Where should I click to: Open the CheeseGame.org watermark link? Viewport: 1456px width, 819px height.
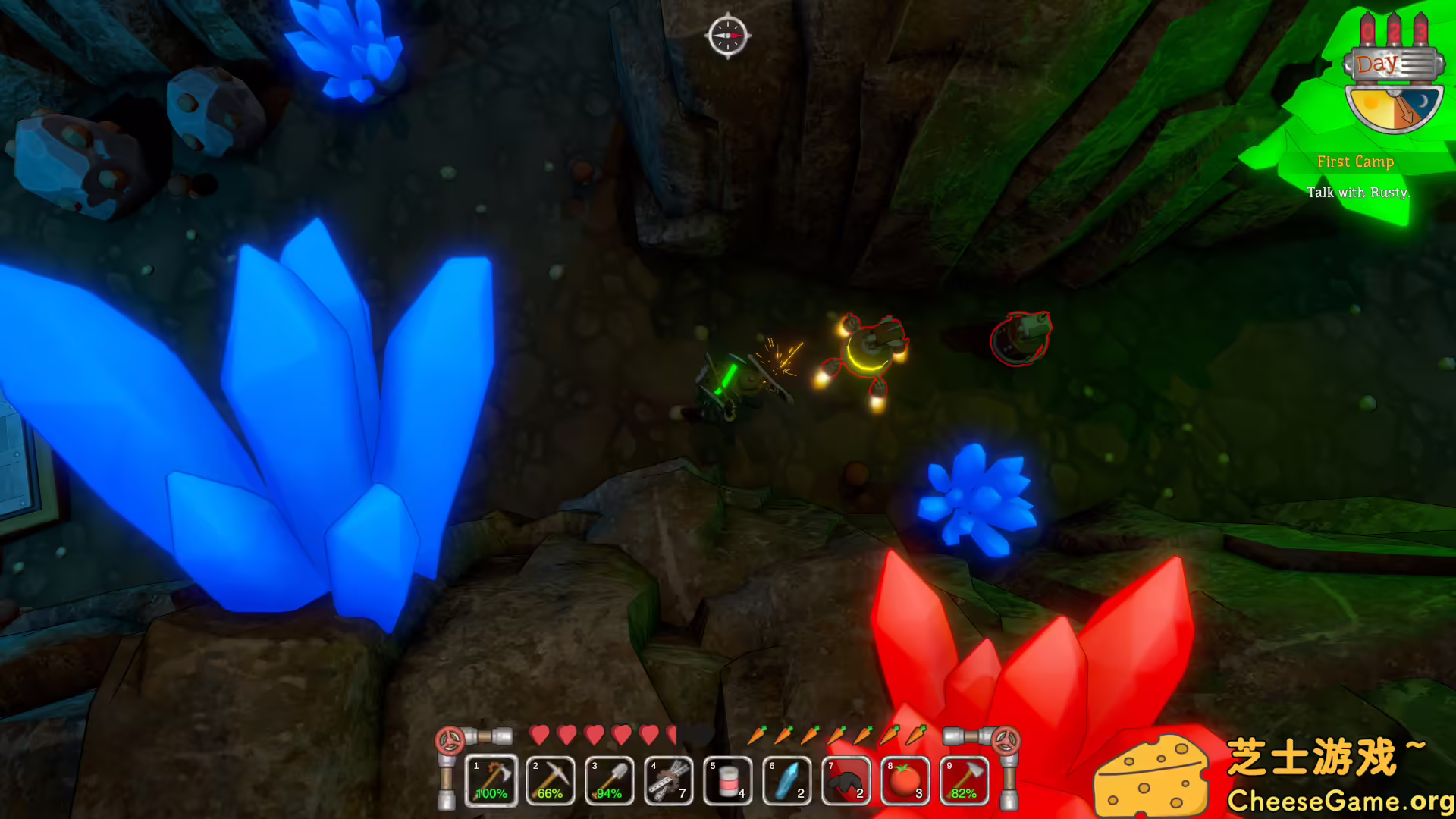[x=1340, y=801]
